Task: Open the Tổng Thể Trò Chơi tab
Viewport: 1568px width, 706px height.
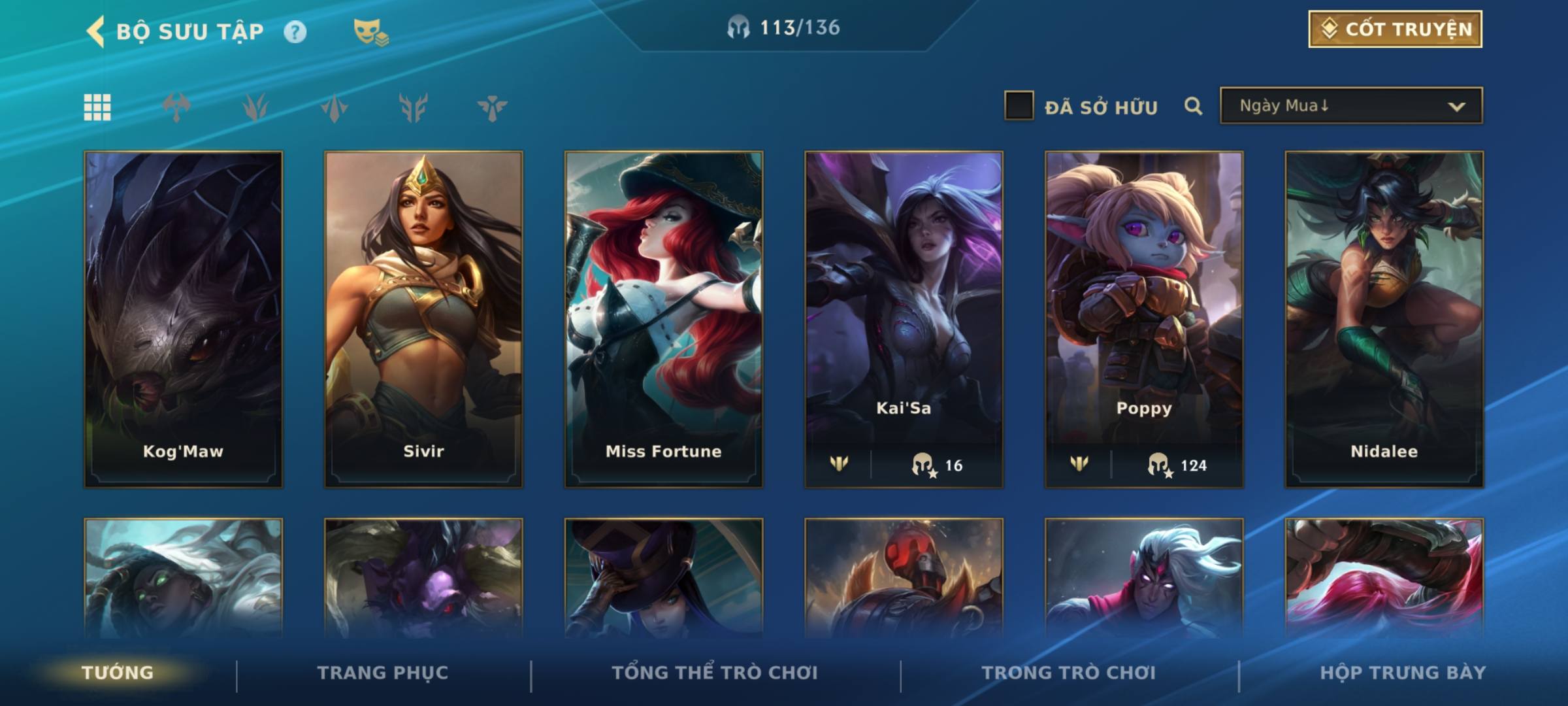Action: click(715, 673)
